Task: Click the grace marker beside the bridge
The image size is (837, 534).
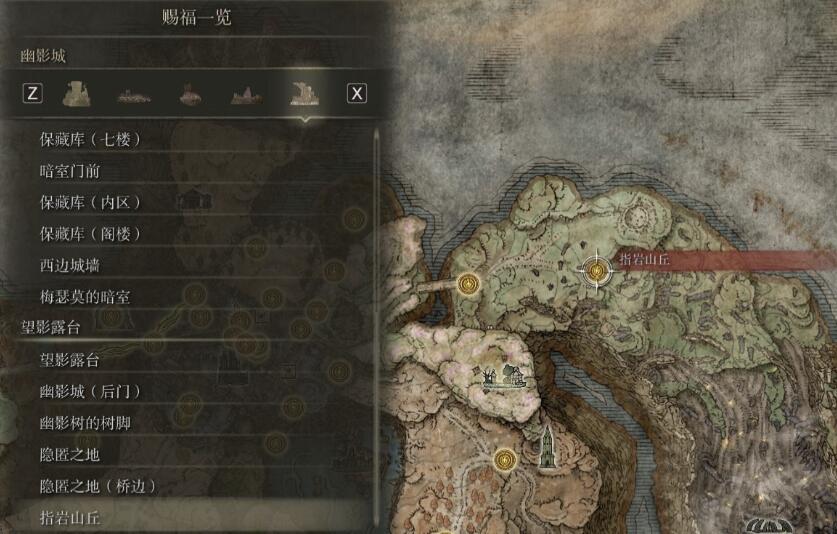Action: click(x=468, y=284)
